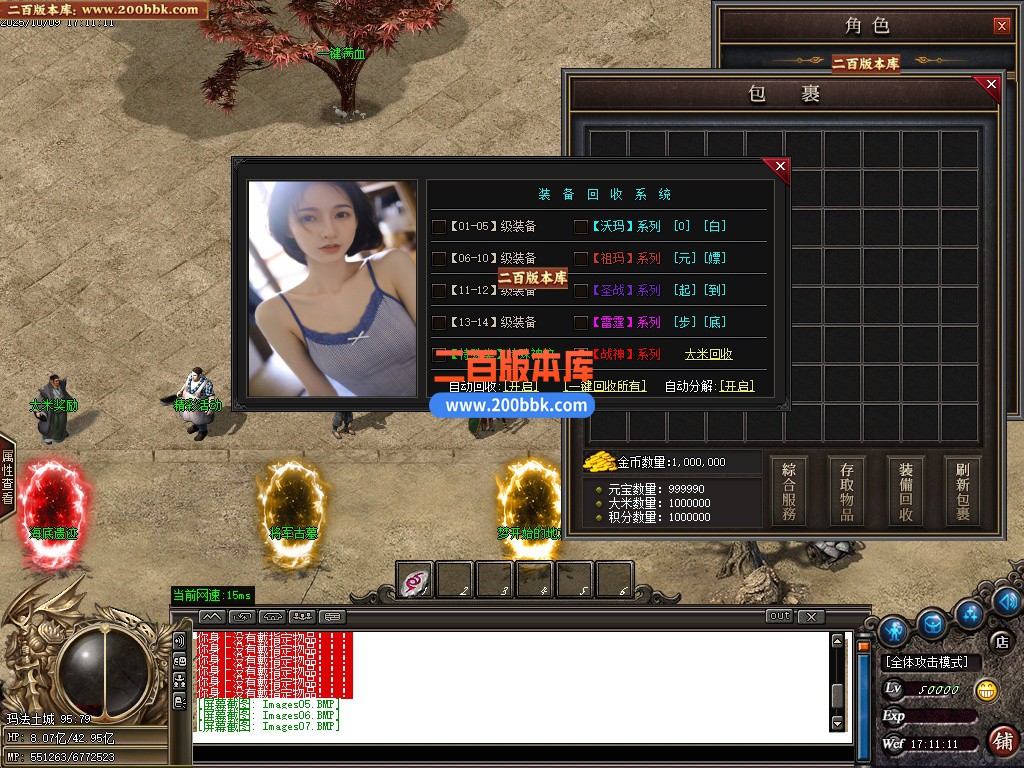Click the 大米回收 link

(x=708, y=354)
